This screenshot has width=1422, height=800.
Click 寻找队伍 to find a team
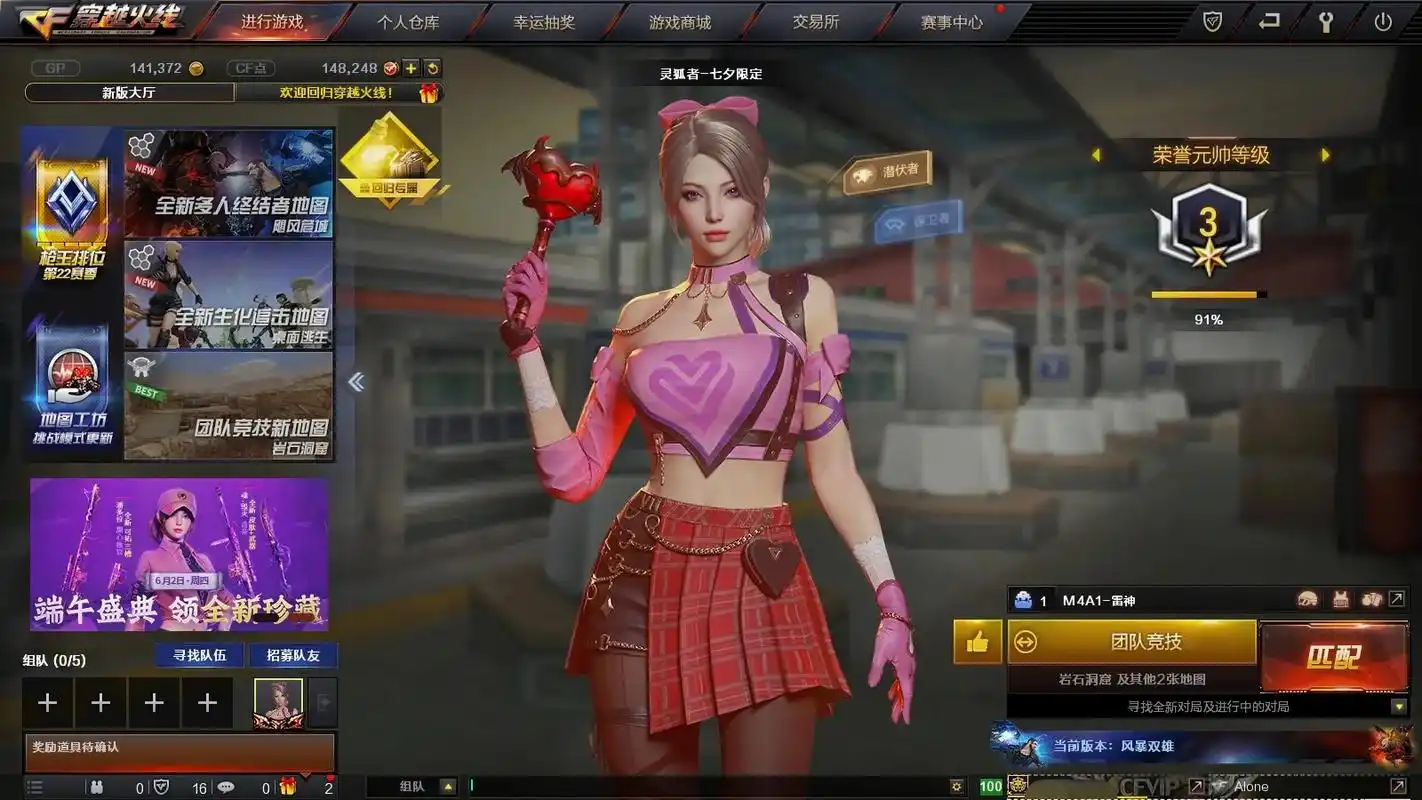(x=197, y=655)
